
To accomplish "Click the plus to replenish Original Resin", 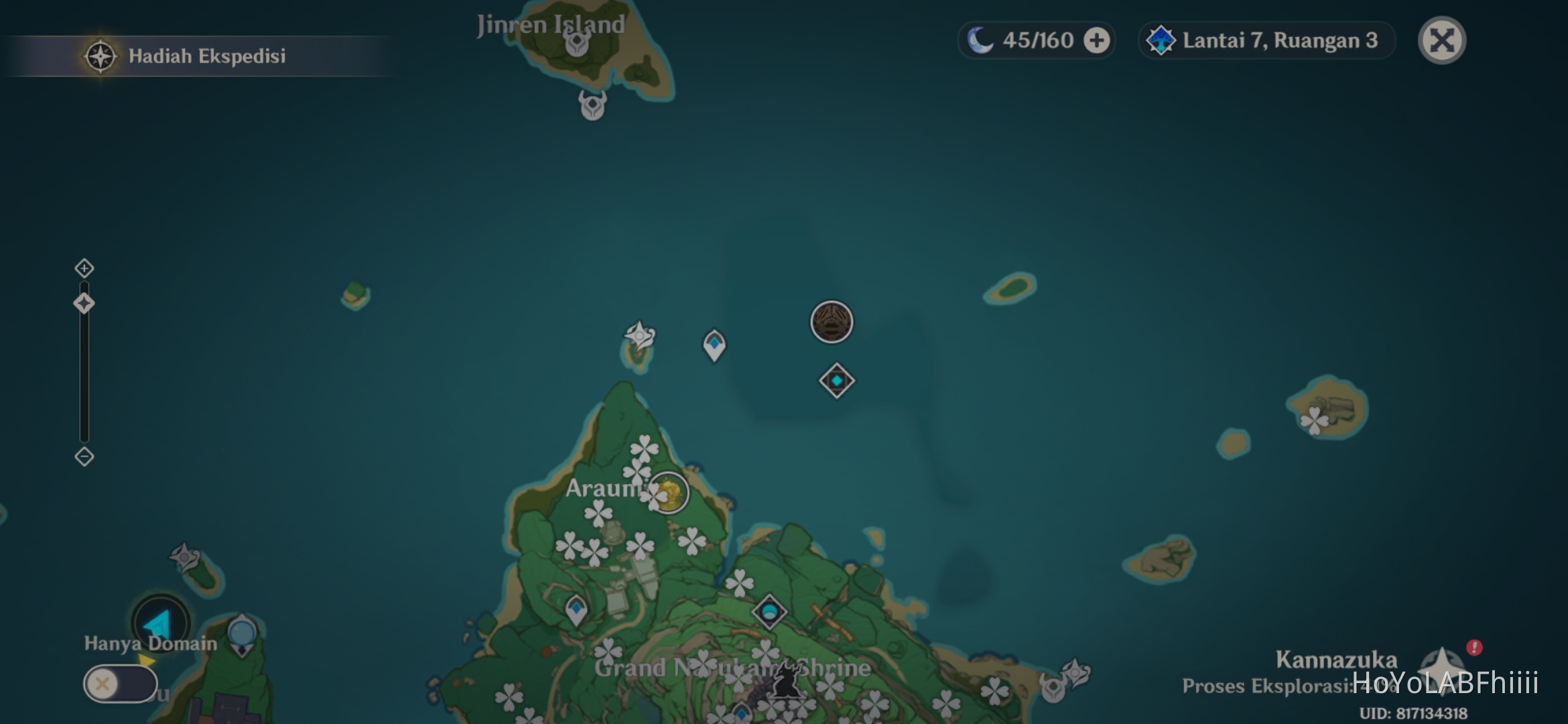I will click(x=1096, y=40).
